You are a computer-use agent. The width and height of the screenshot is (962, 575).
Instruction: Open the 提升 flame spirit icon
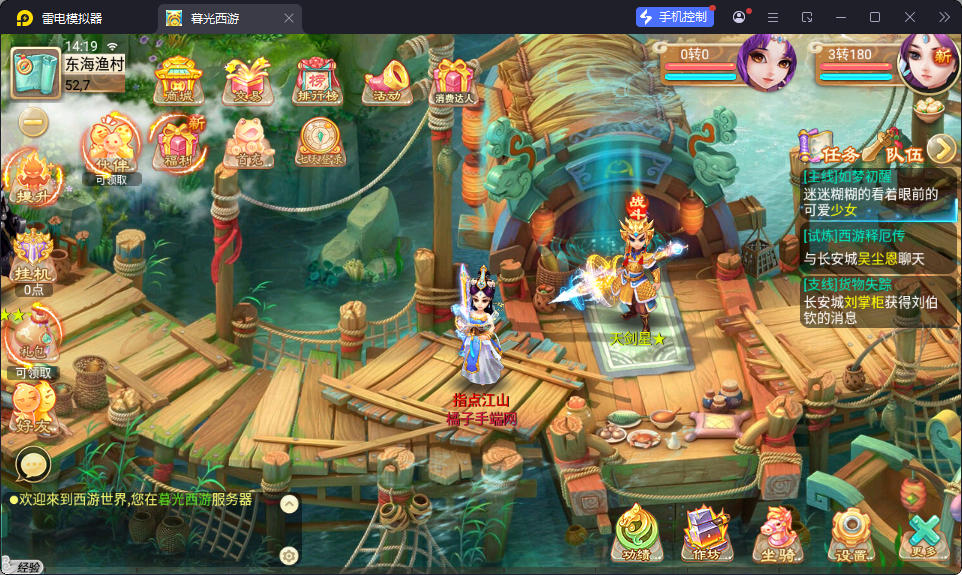[32, 177]
